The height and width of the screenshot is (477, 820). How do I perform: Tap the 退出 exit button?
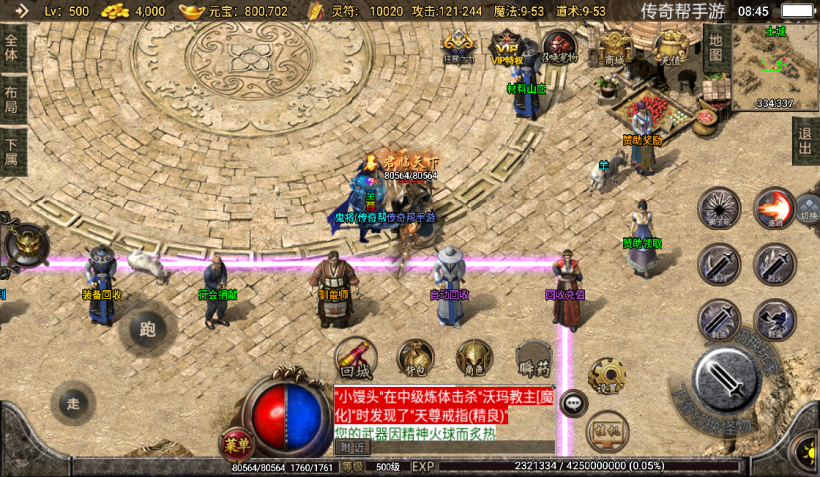click(805, 141)
